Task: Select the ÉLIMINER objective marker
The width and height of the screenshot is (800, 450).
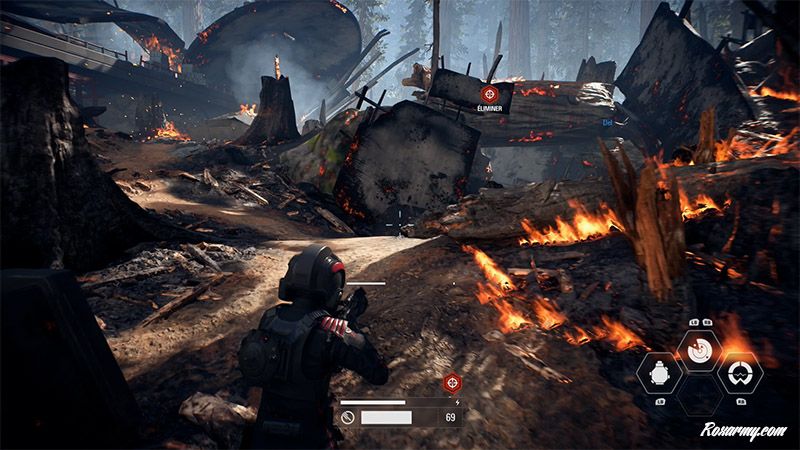Action: coord(490,95)
